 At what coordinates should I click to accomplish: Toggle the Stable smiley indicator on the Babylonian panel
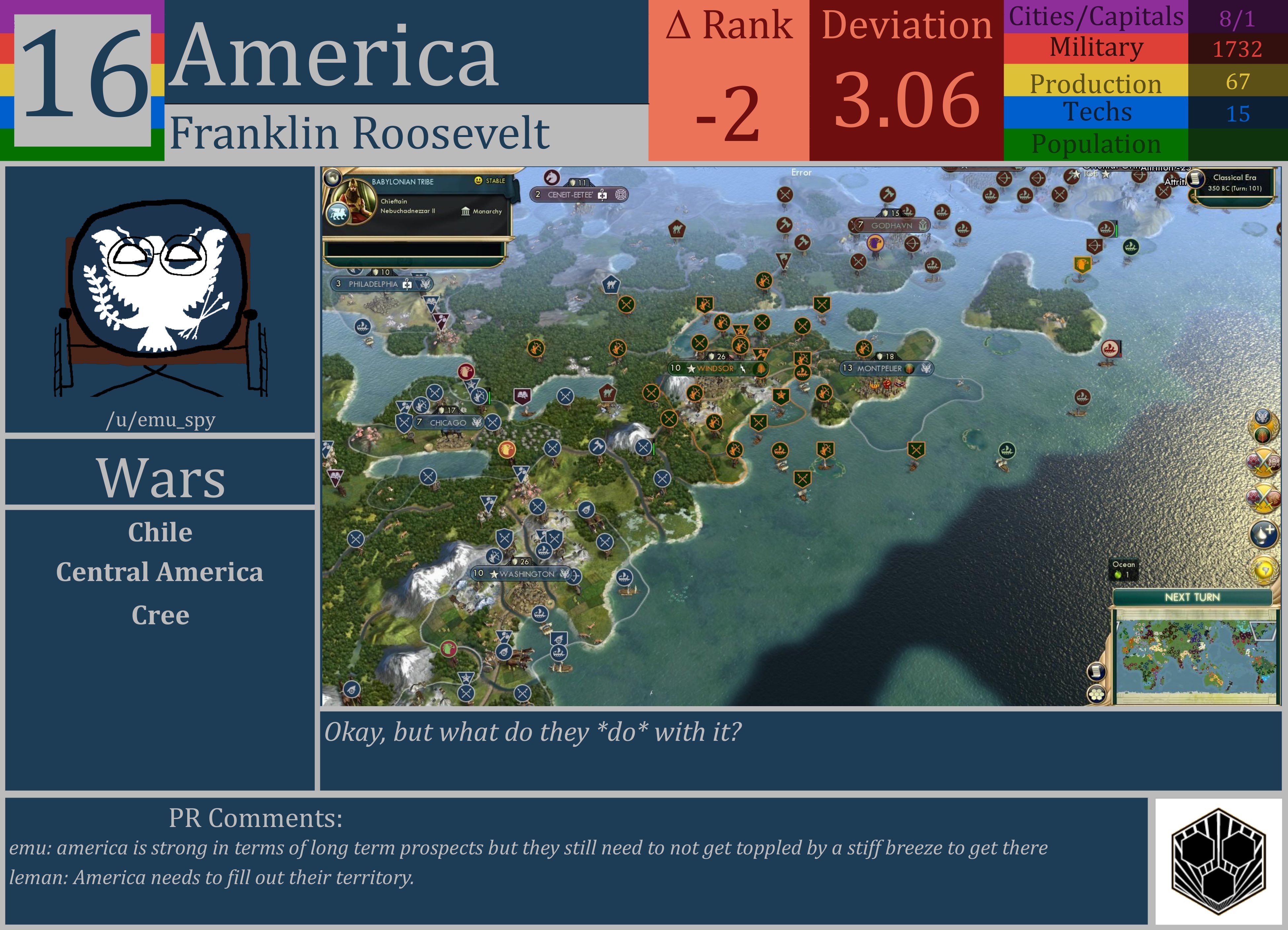[x=478, y=181]
